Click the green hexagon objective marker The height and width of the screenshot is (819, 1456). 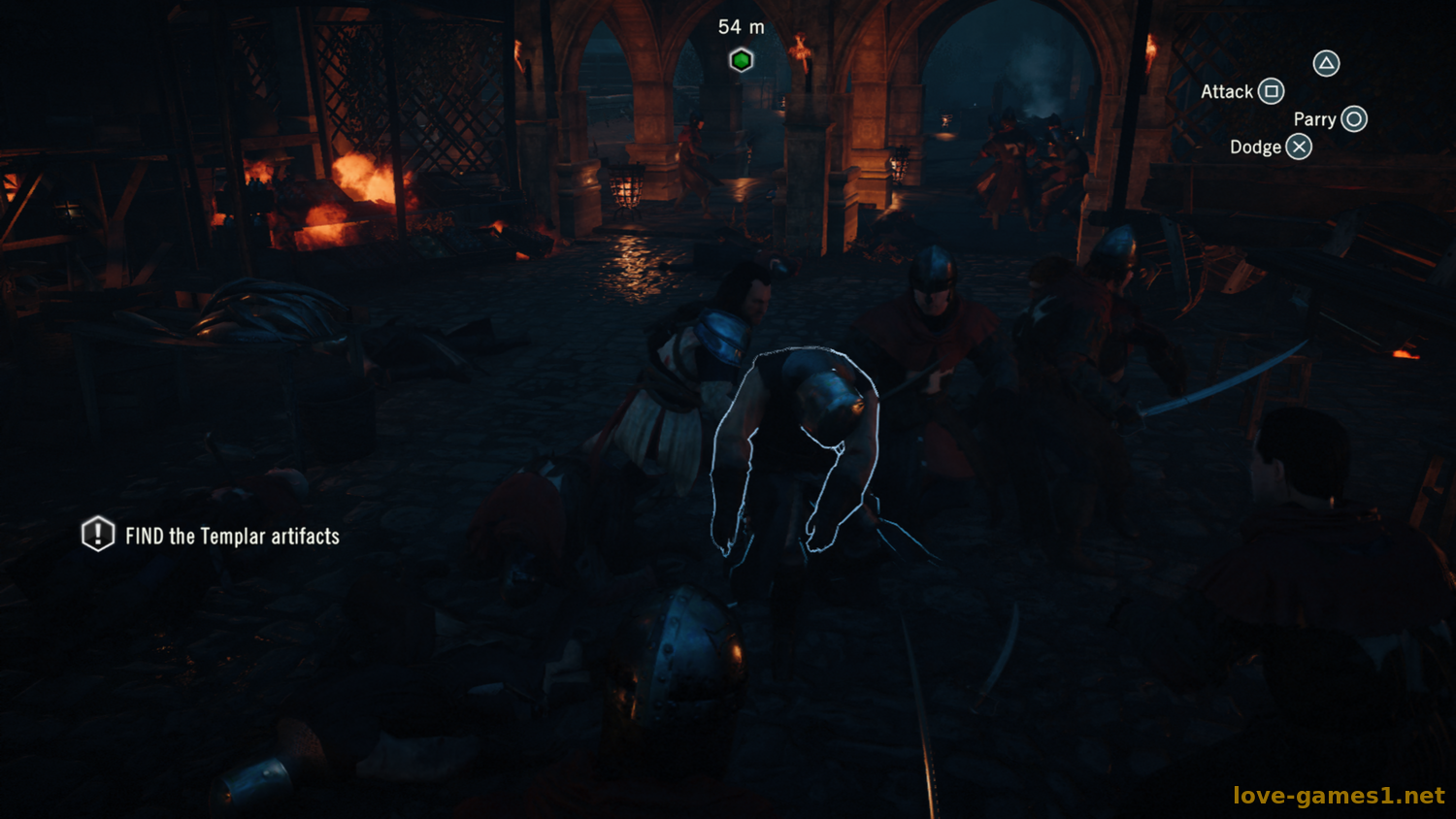coord(742,60)
